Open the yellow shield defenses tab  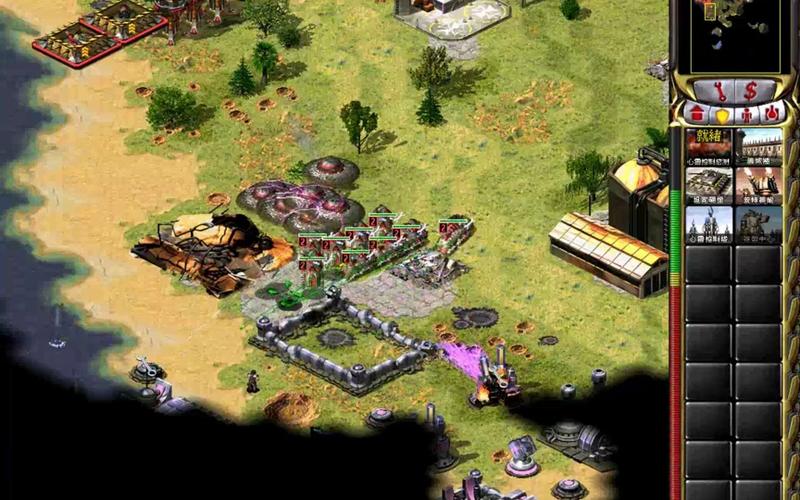click(721, 113)
